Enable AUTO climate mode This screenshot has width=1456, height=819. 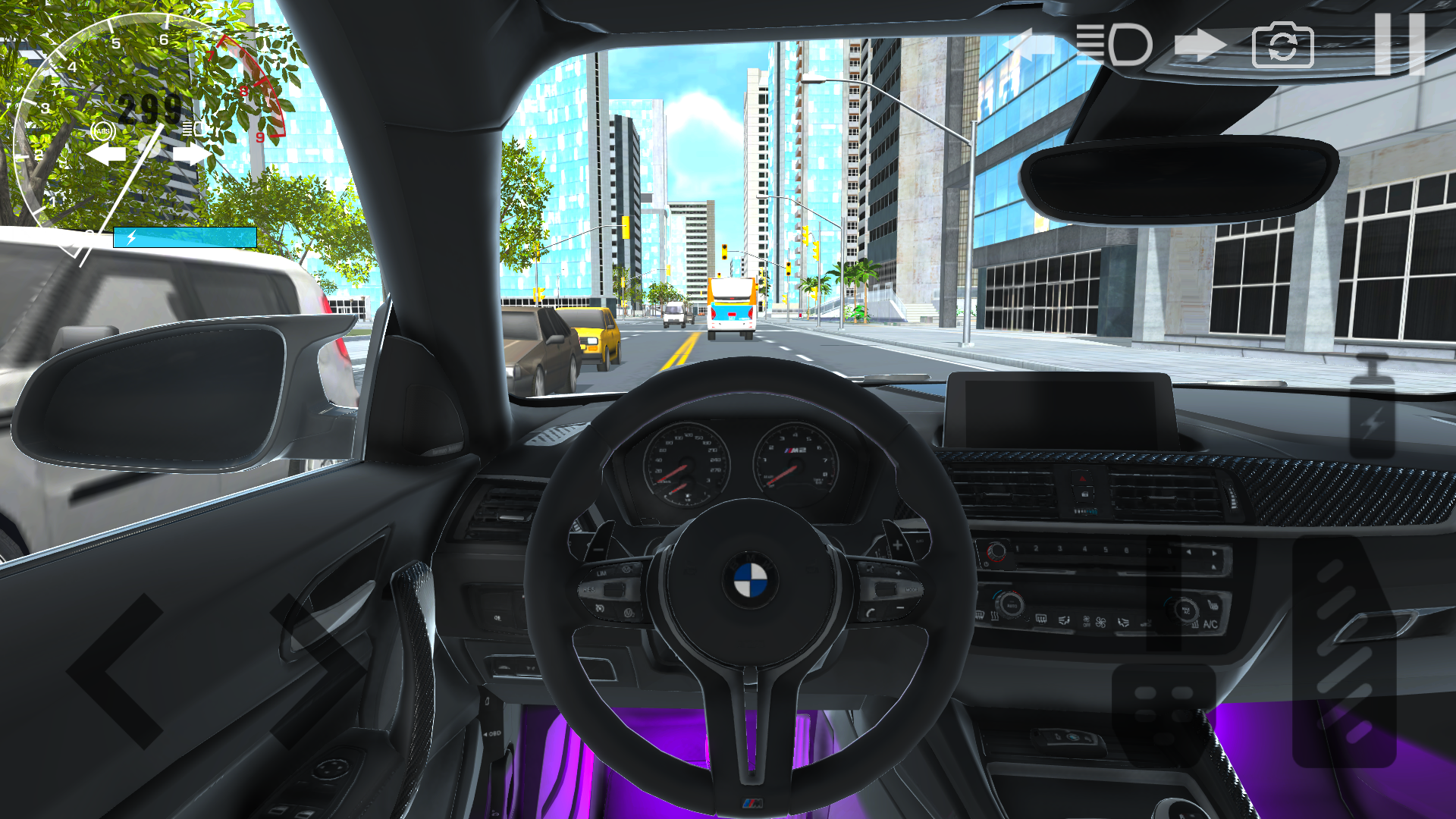[1011, 606]
